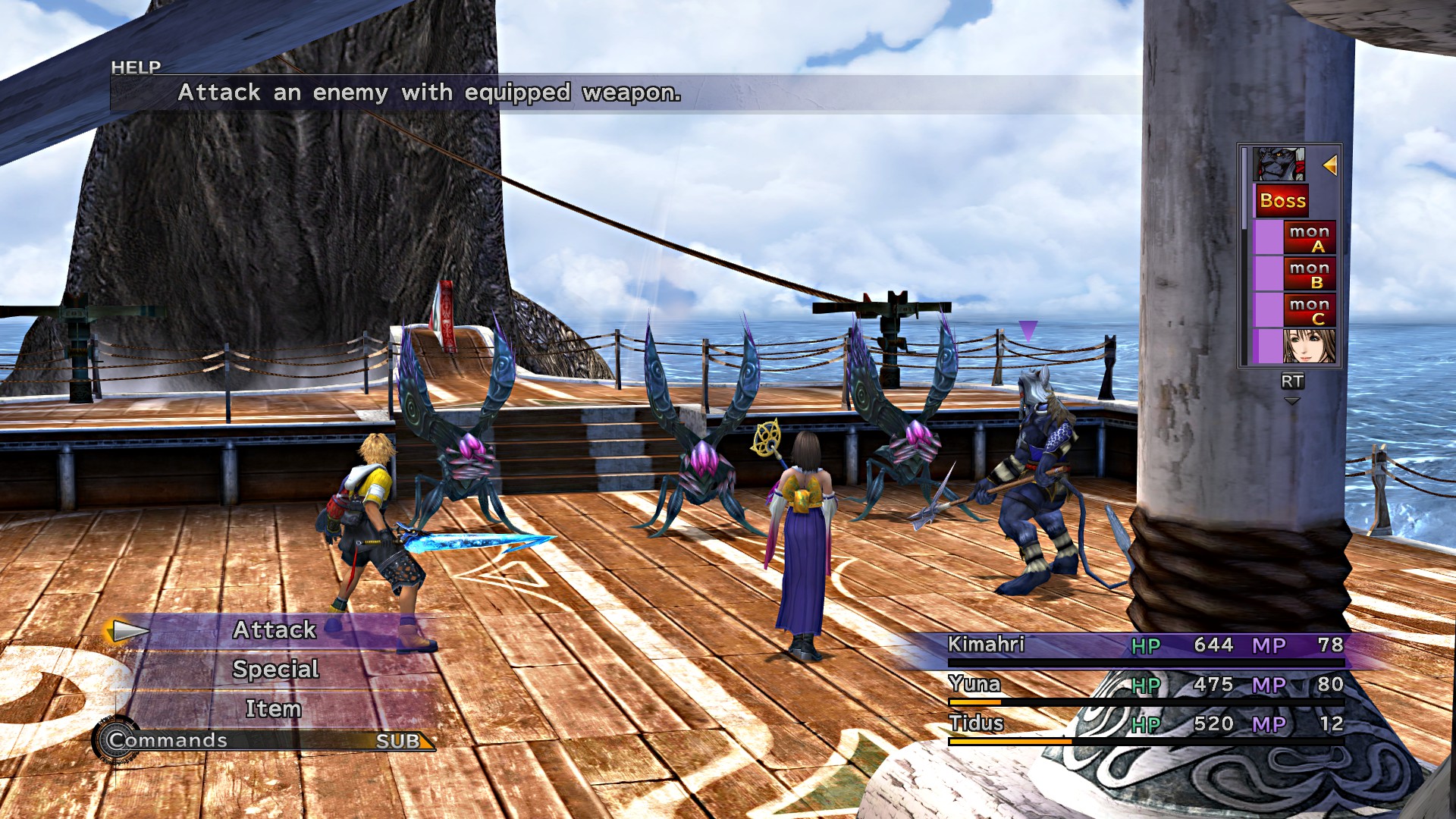Pick the mon C turn entry
The image size is (1456, 819).
pyautogui.click(x=1309, y=310)
